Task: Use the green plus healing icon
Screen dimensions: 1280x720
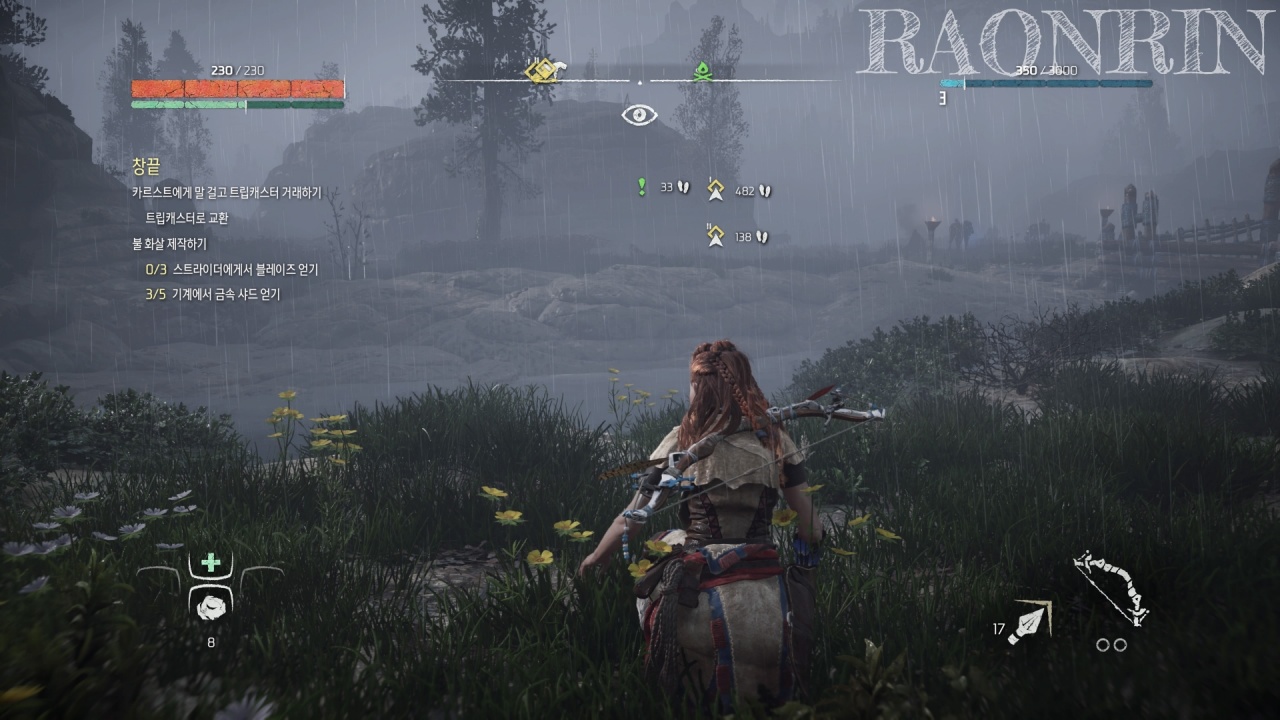Action: 211,563
